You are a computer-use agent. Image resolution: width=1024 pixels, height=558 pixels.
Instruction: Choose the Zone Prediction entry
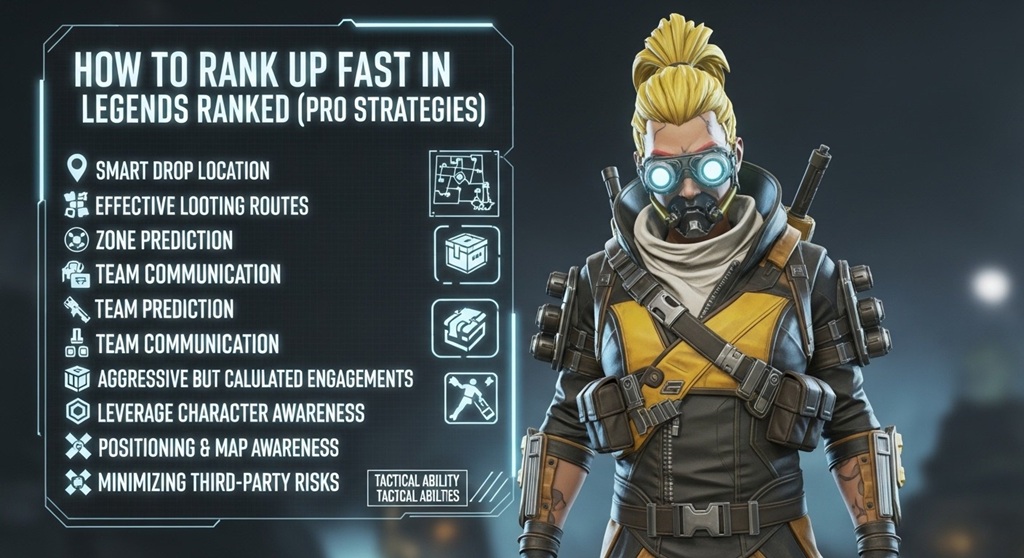[164, 240]
